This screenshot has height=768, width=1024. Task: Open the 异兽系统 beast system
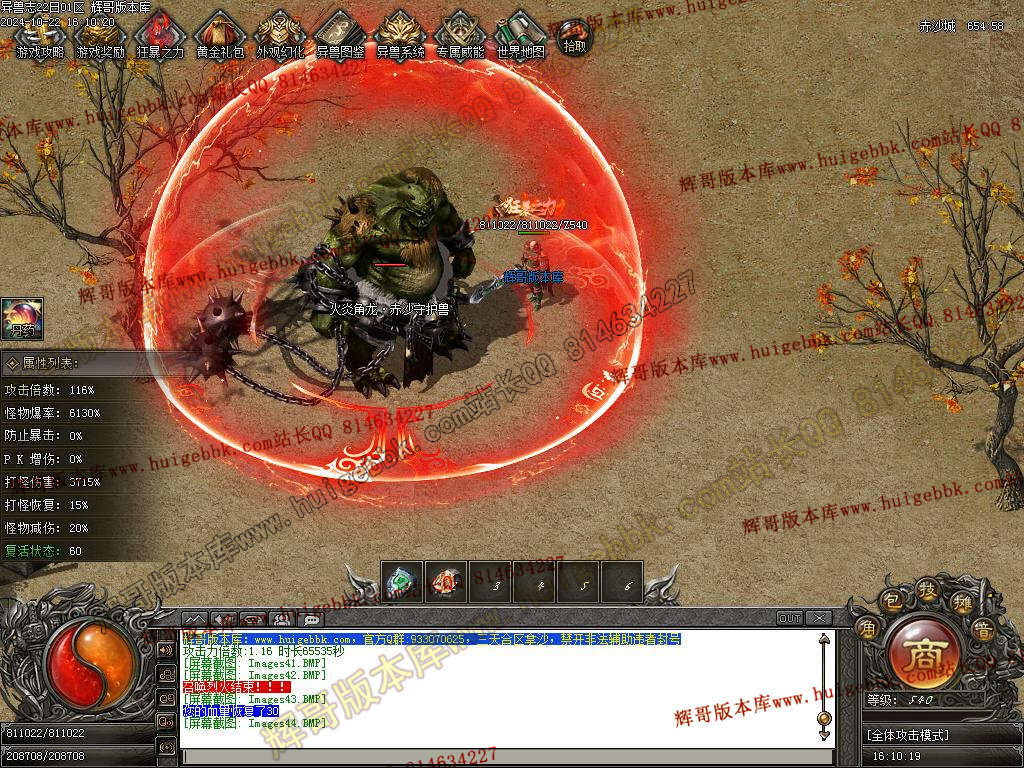400,37
